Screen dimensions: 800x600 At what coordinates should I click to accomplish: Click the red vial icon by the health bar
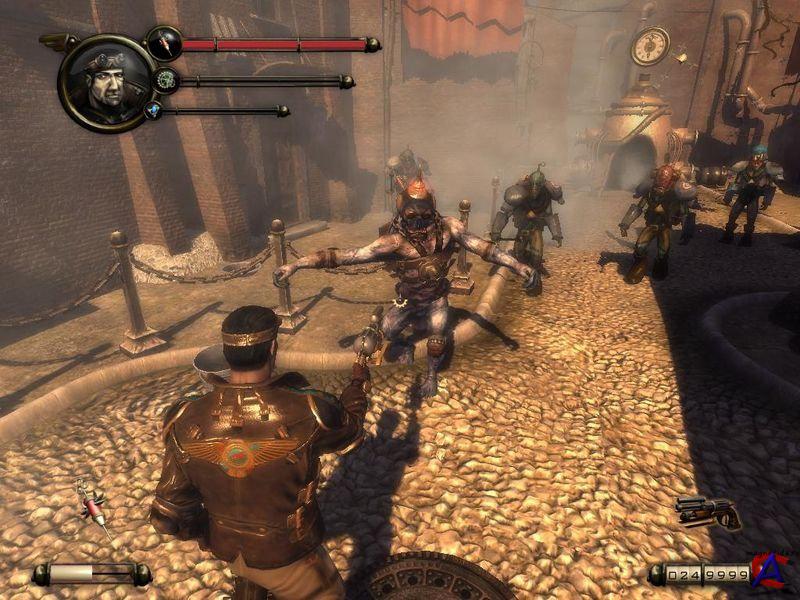[164, 43]
